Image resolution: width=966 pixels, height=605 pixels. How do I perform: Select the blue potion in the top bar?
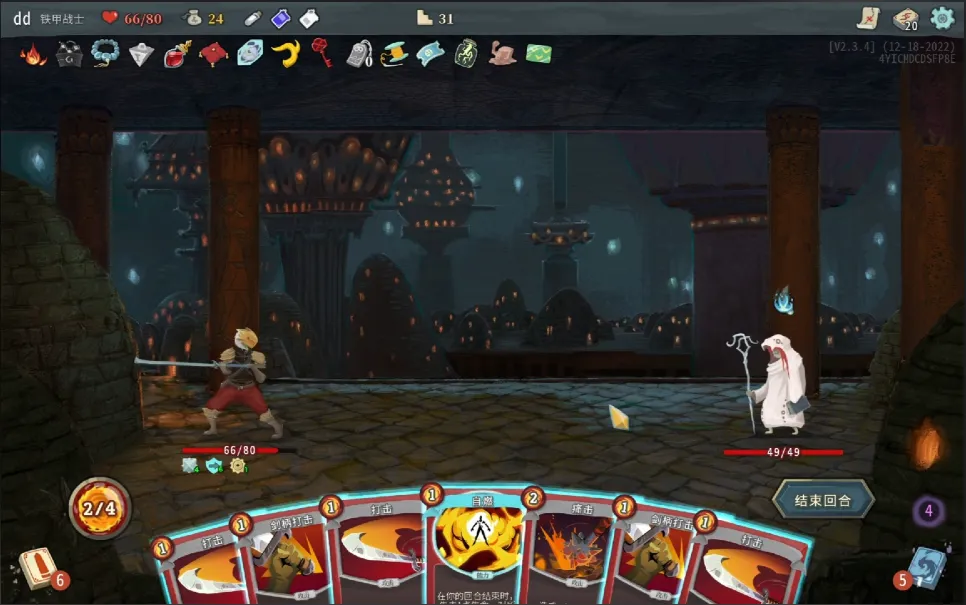(x=281, y=18)
